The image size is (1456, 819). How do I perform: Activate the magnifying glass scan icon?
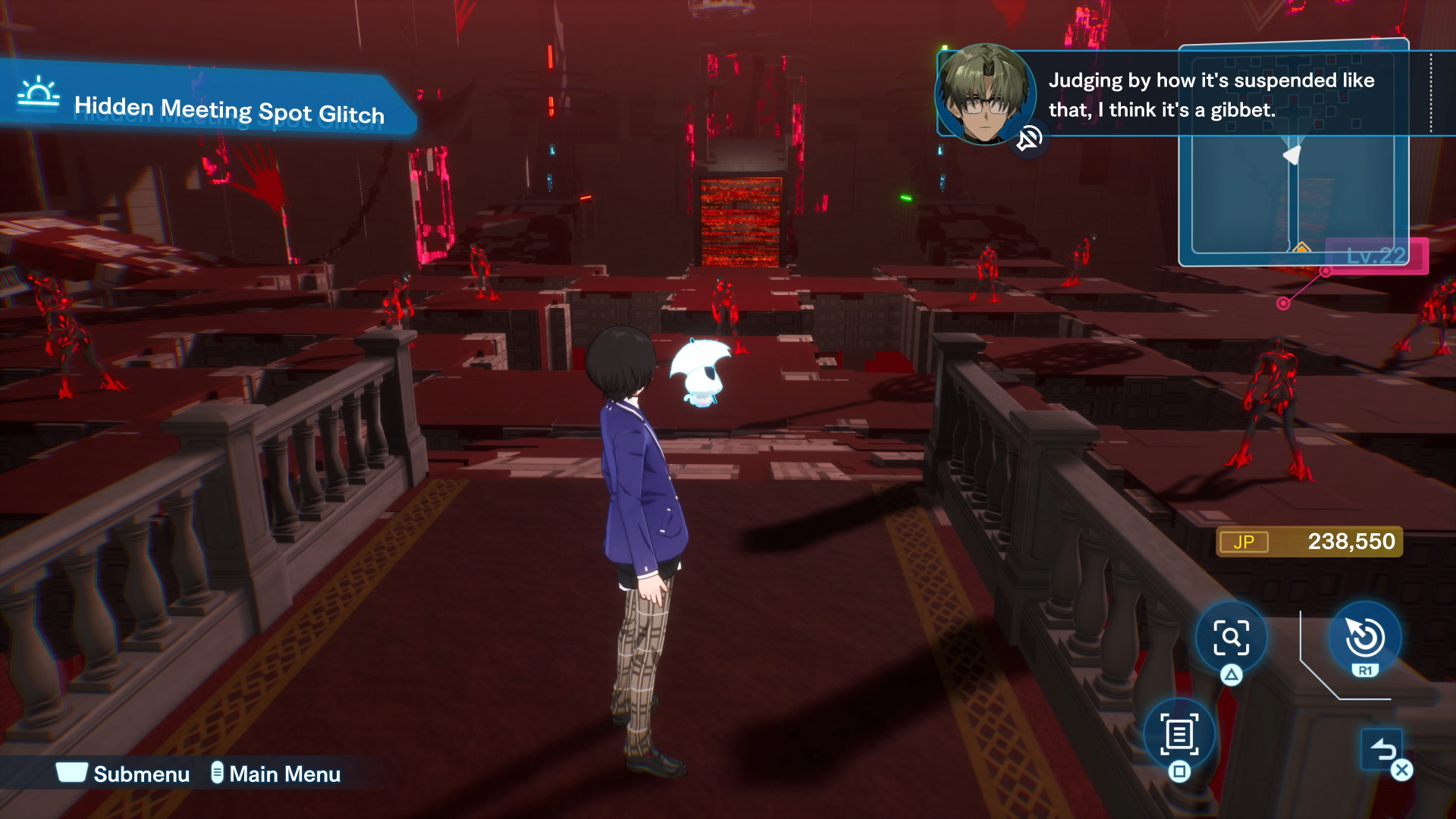pyautogui.click(x=1231, y=638)
